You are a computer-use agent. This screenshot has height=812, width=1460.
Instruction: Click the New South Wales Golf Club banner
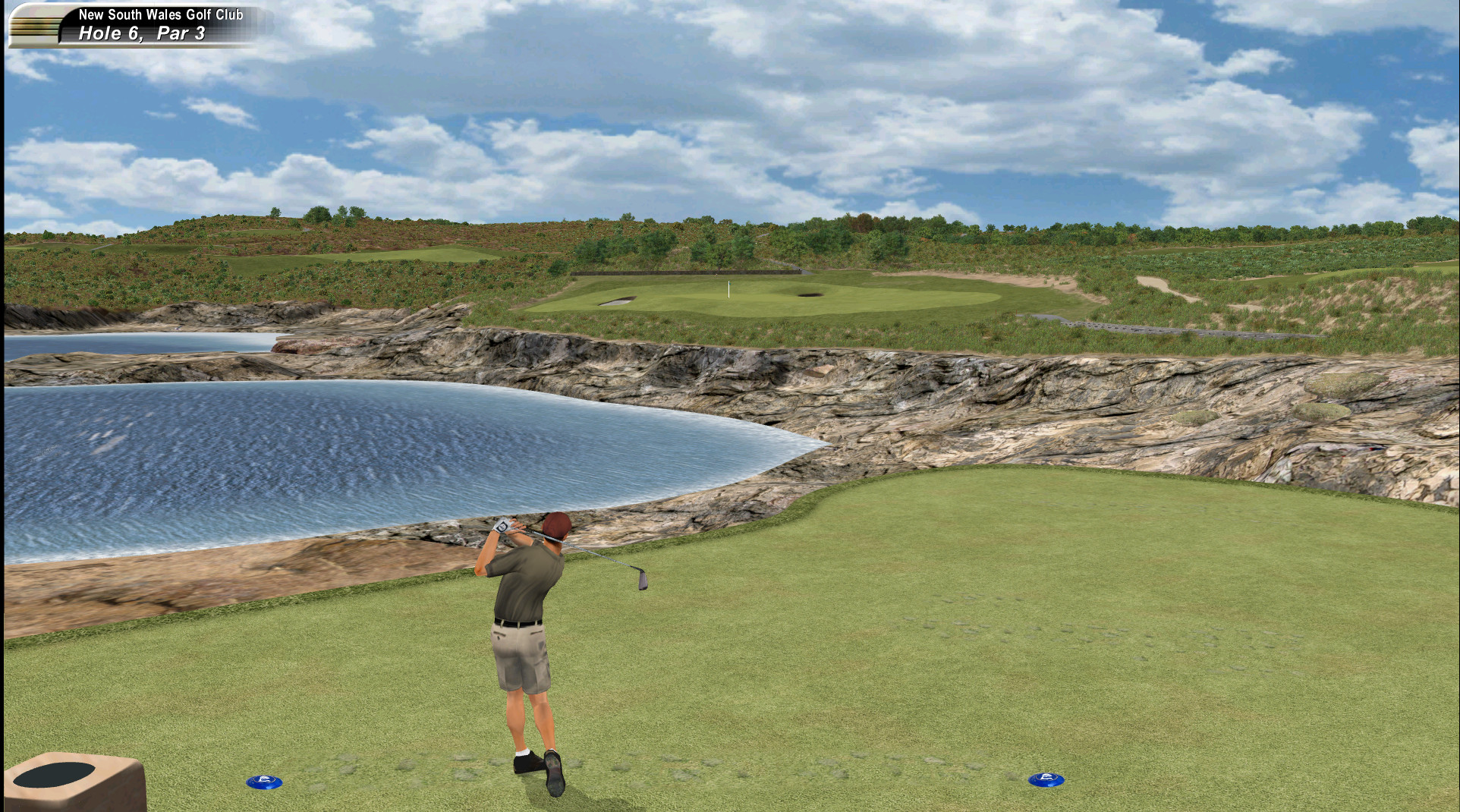pyautogui.click(x=162, y=13)
